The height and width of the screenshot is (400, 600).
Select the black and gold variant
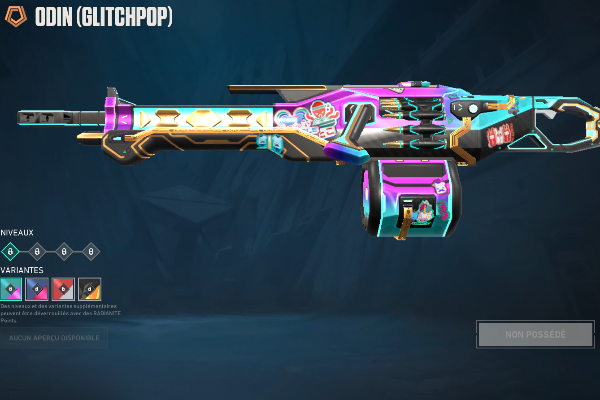(x=90, y=289)
